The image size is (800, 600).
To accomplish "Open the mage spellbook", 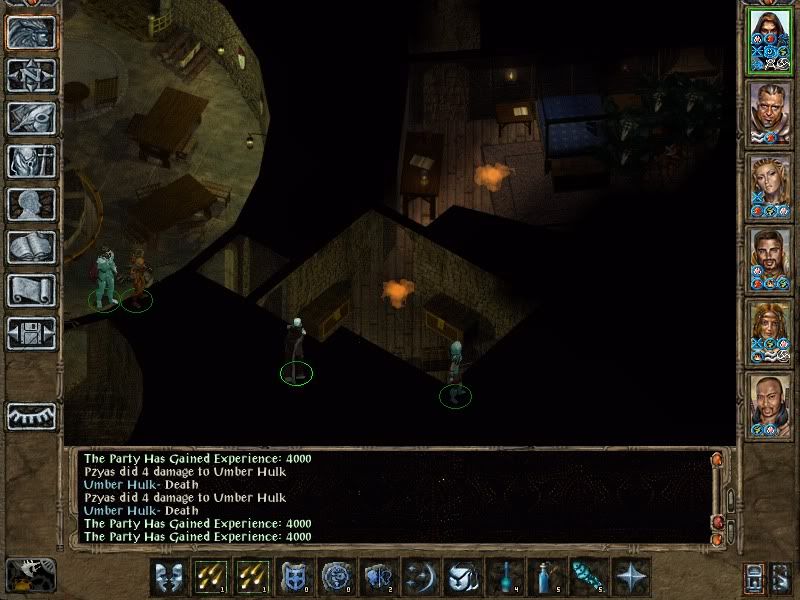I will (x=31, y=247).
